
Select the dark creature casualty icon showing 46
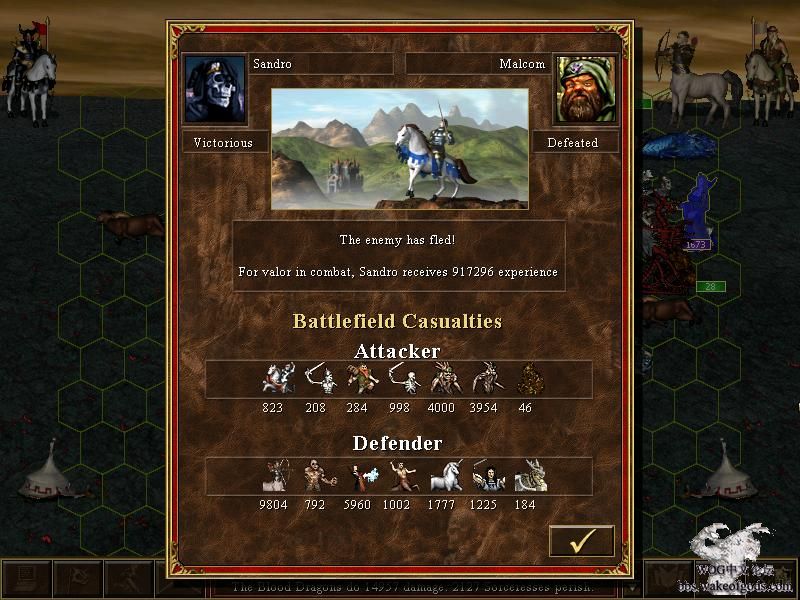coord(527,379)
